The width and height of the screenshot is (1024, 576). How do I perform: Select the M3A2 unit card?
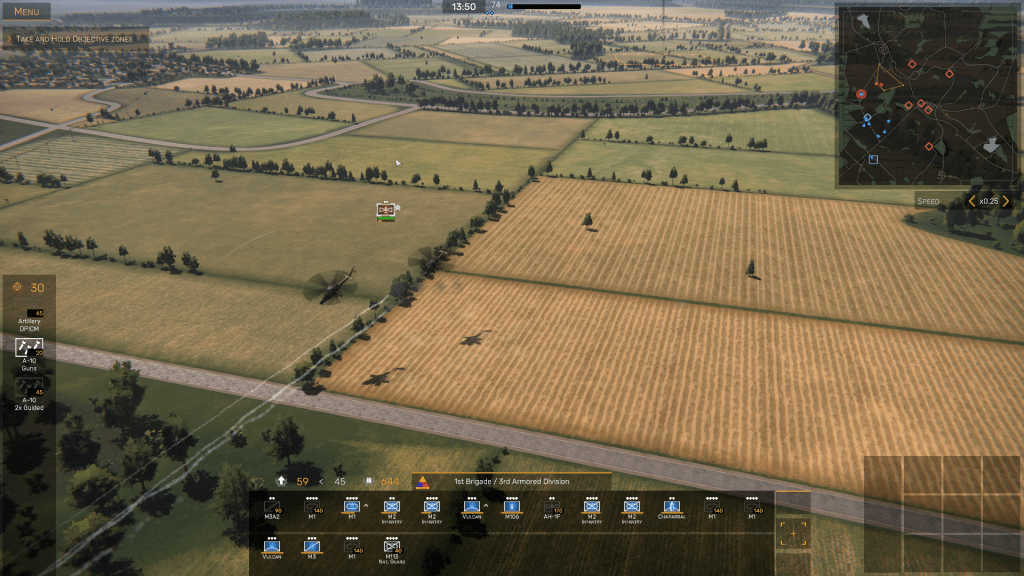tap(271, 509)
